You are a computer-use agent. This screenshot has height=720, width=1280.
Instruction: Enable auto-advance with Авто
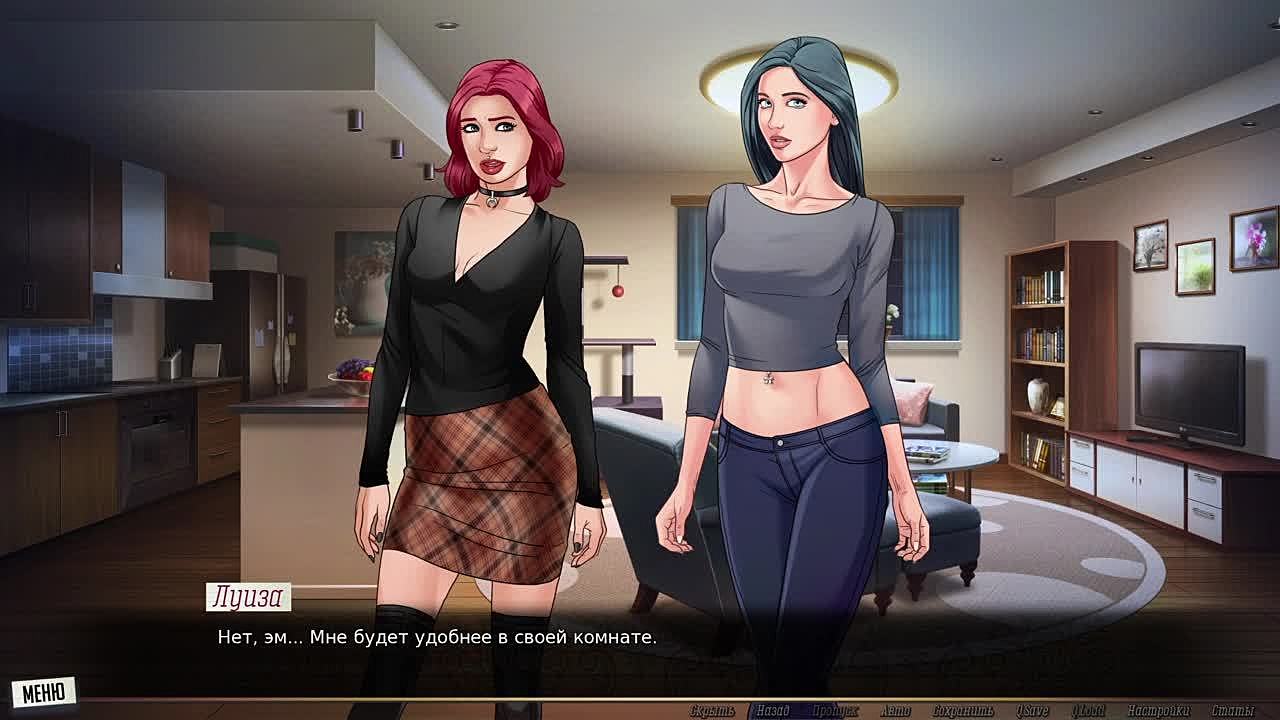895,711
